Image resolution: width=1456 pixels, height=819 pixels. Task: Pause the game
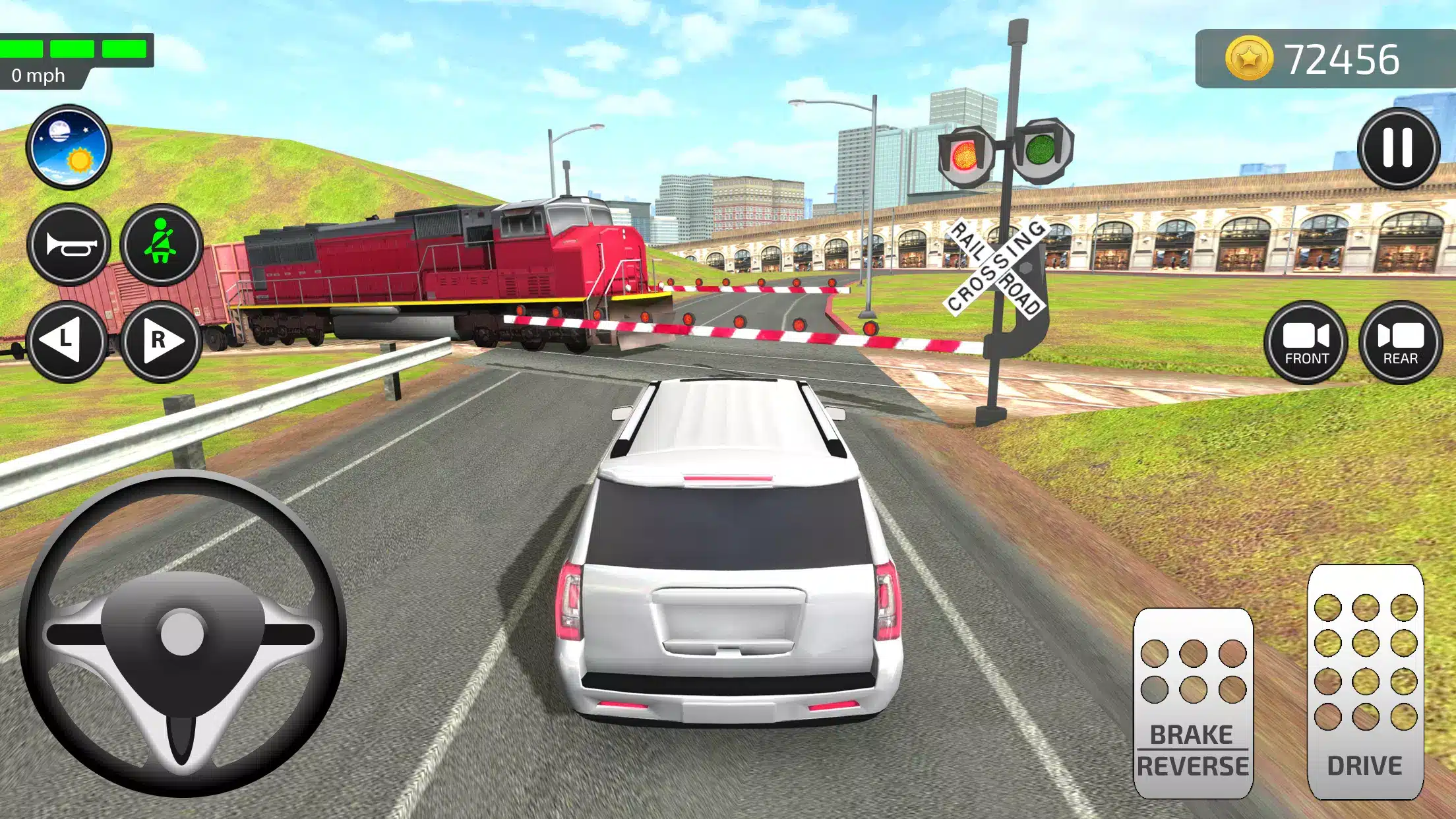click(1397, 148)
